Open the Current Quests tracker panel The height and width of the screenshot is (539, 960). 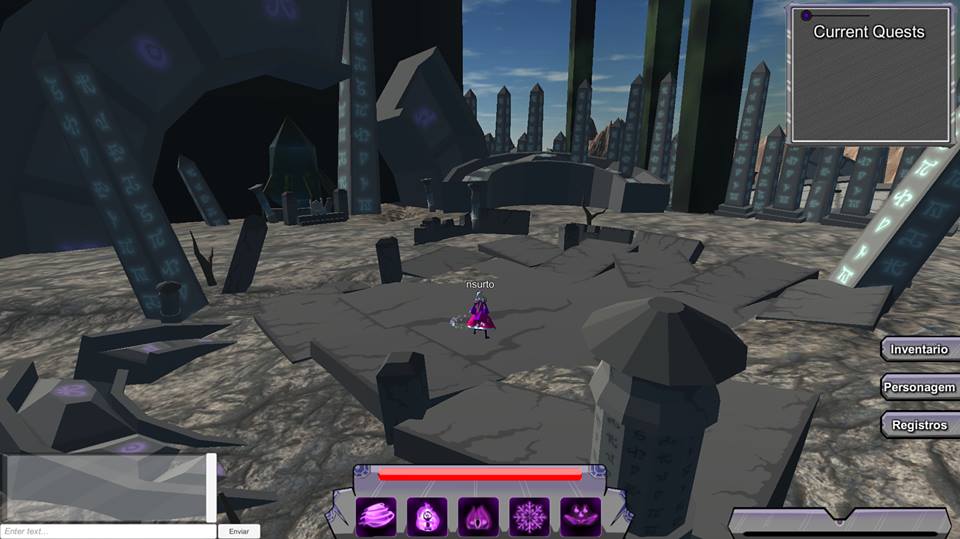(870, 75)
